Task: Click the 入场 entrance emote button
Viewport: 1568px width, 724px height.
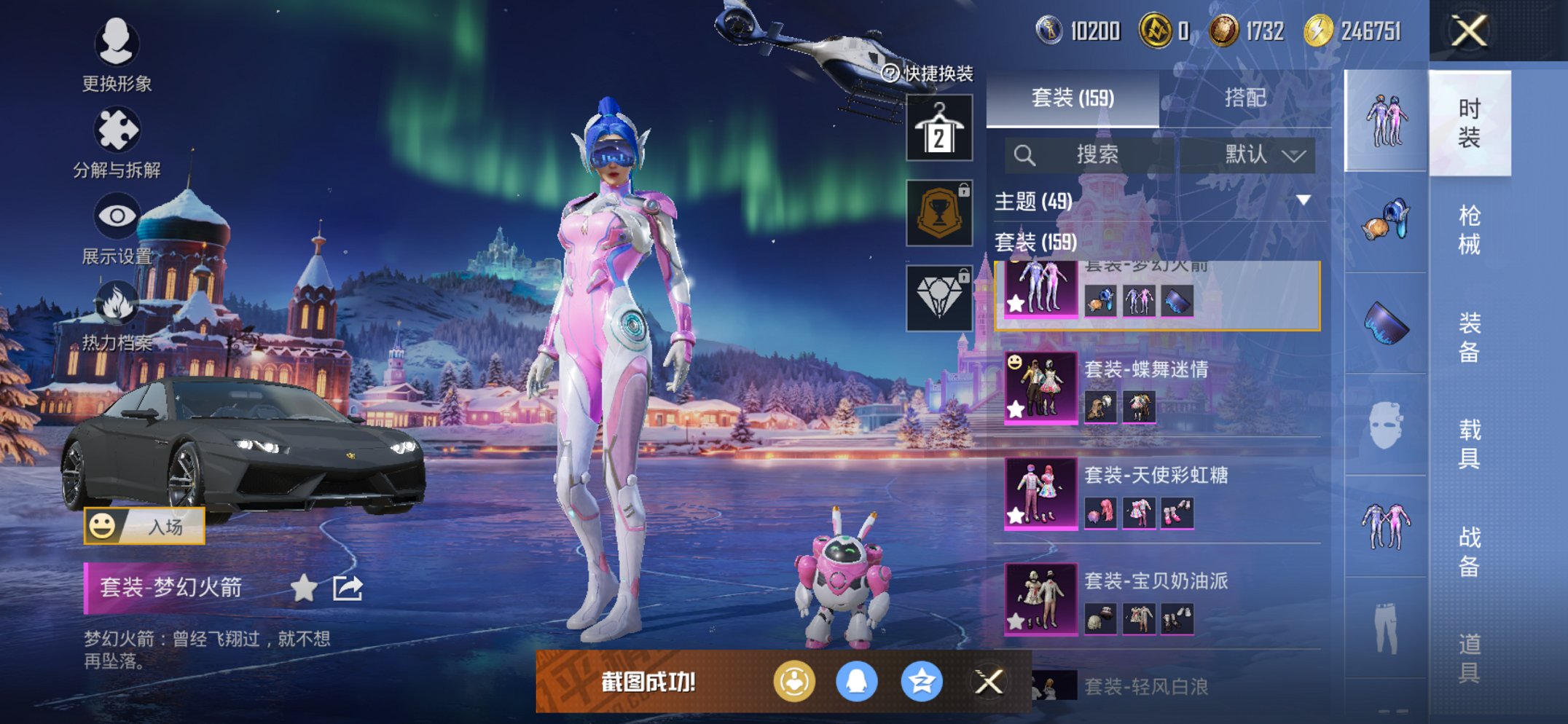Action: coord(145,526)
